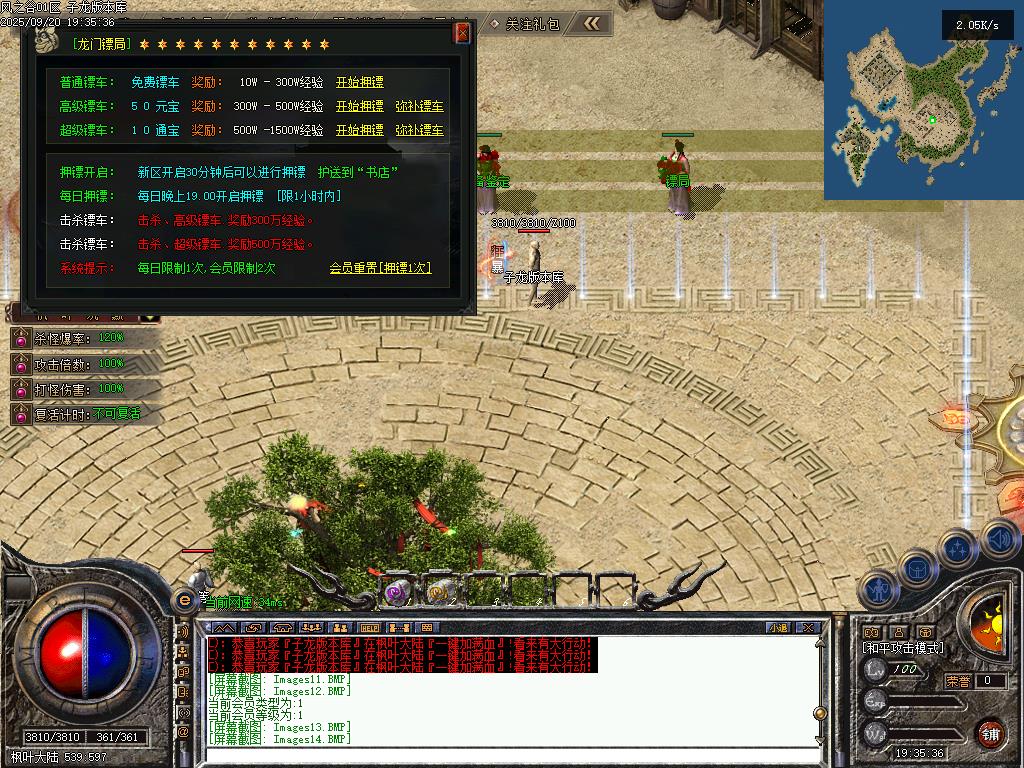Open the character equipment round button

click(877, 589)
